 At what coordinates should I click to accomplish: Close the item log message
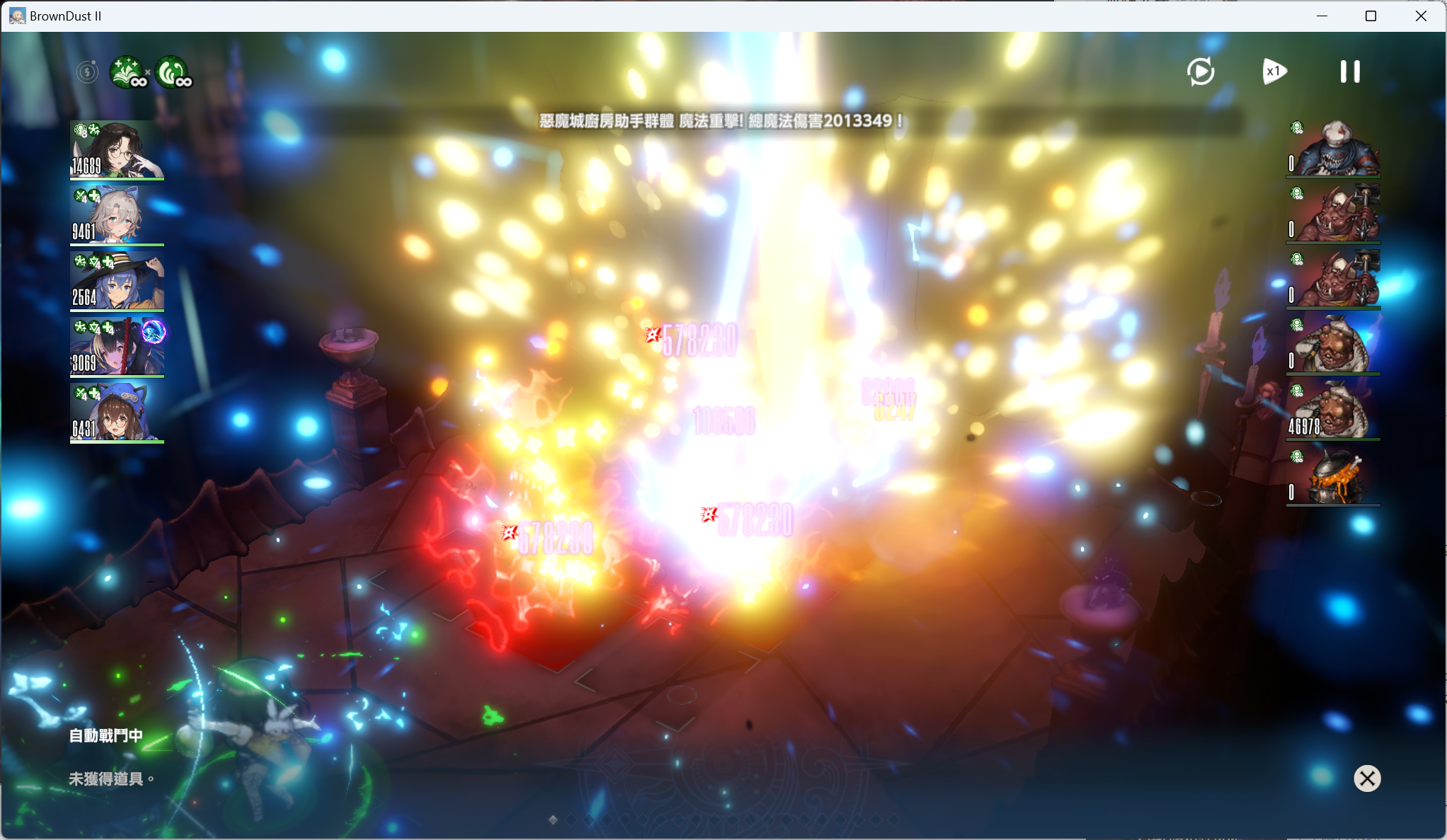pyautogui.click(x=1367, y=778)
